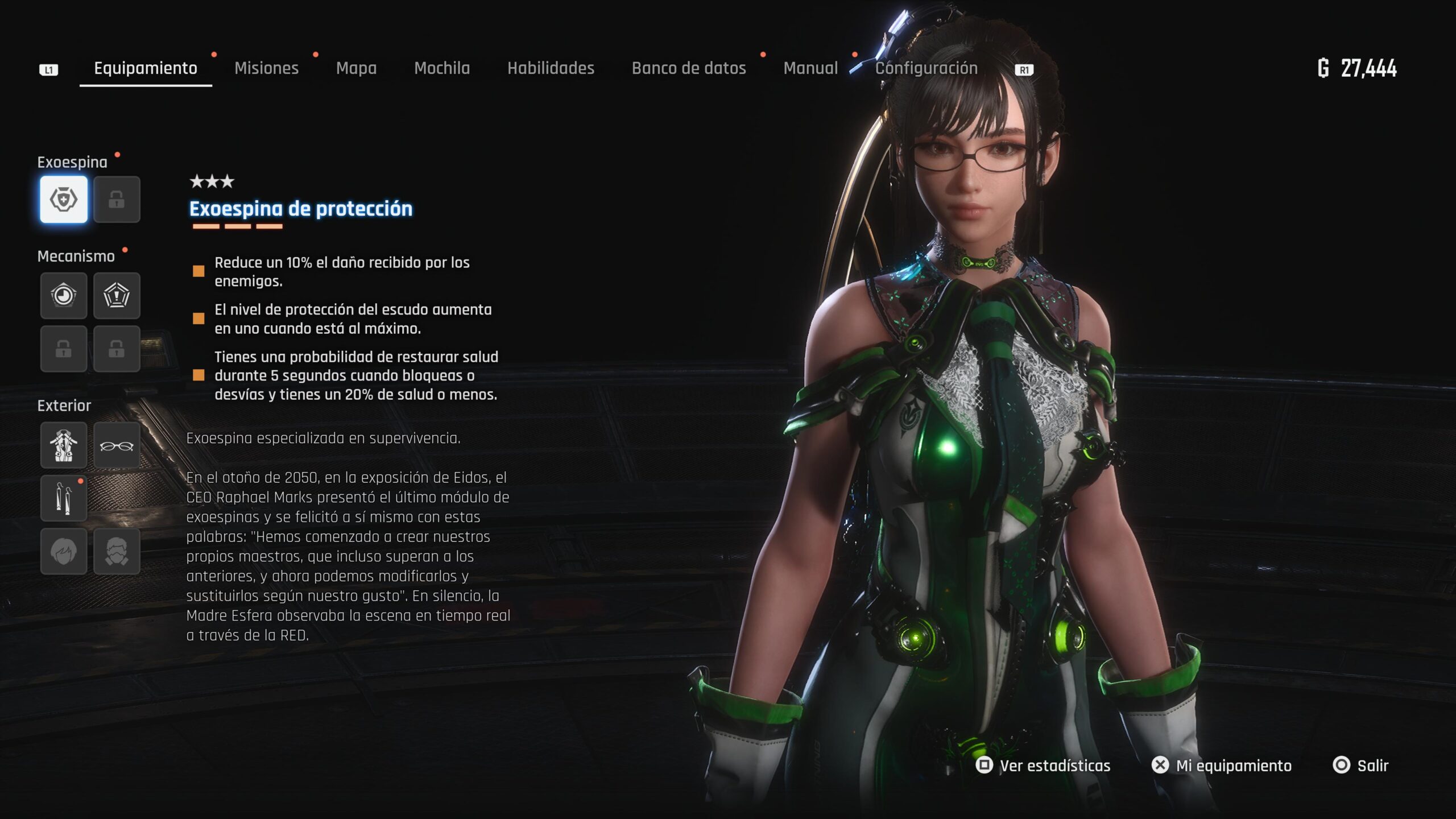
Task: Open the Habilidades tab
Action: (x=551, y=68)
